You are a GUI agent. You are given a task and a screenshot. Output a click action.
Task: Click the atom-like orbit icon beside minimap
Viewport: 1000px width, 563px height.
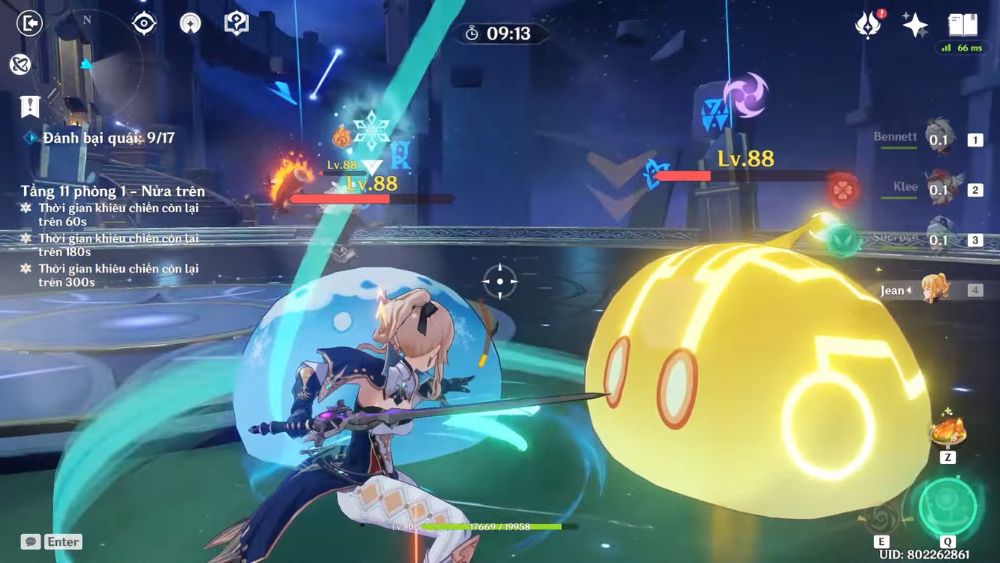19,64
